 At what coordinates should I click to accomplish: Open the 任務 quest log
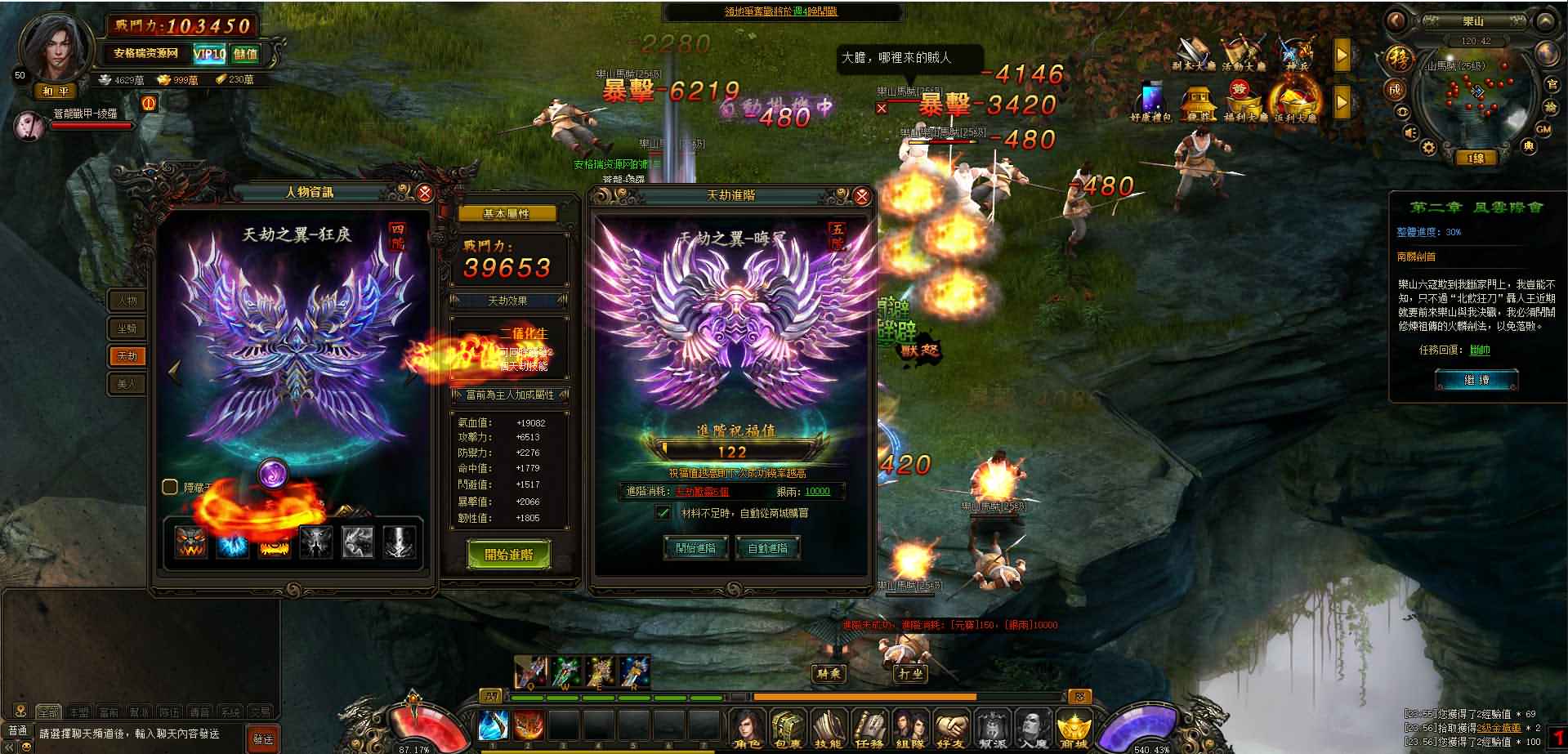click(x=869, y=728)
